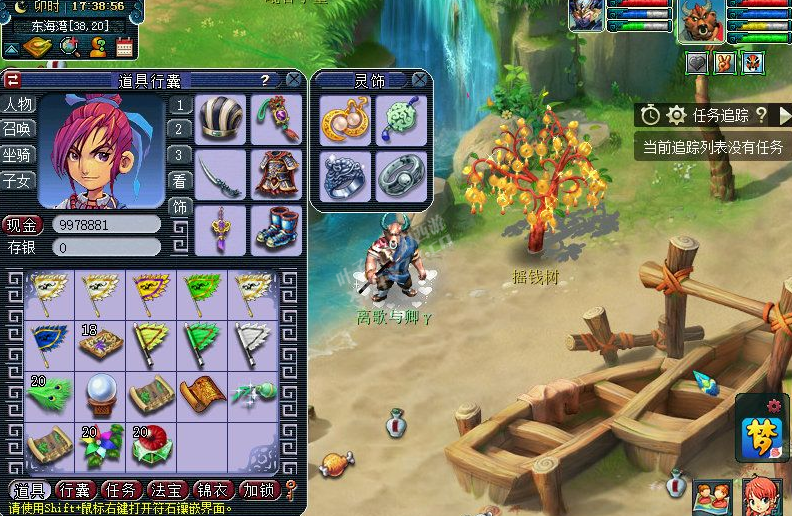This screenshot has height=516, width=792.
Task: Switch to the 锦衣 tab
Action: pos(212,490)
